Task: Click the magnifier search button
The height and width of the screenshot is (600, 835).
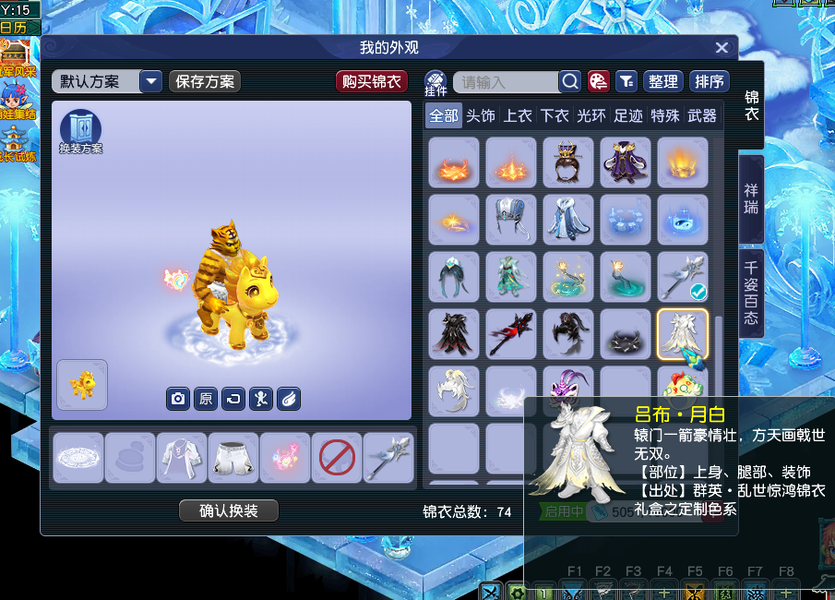Action: click(x=569, y=82)
